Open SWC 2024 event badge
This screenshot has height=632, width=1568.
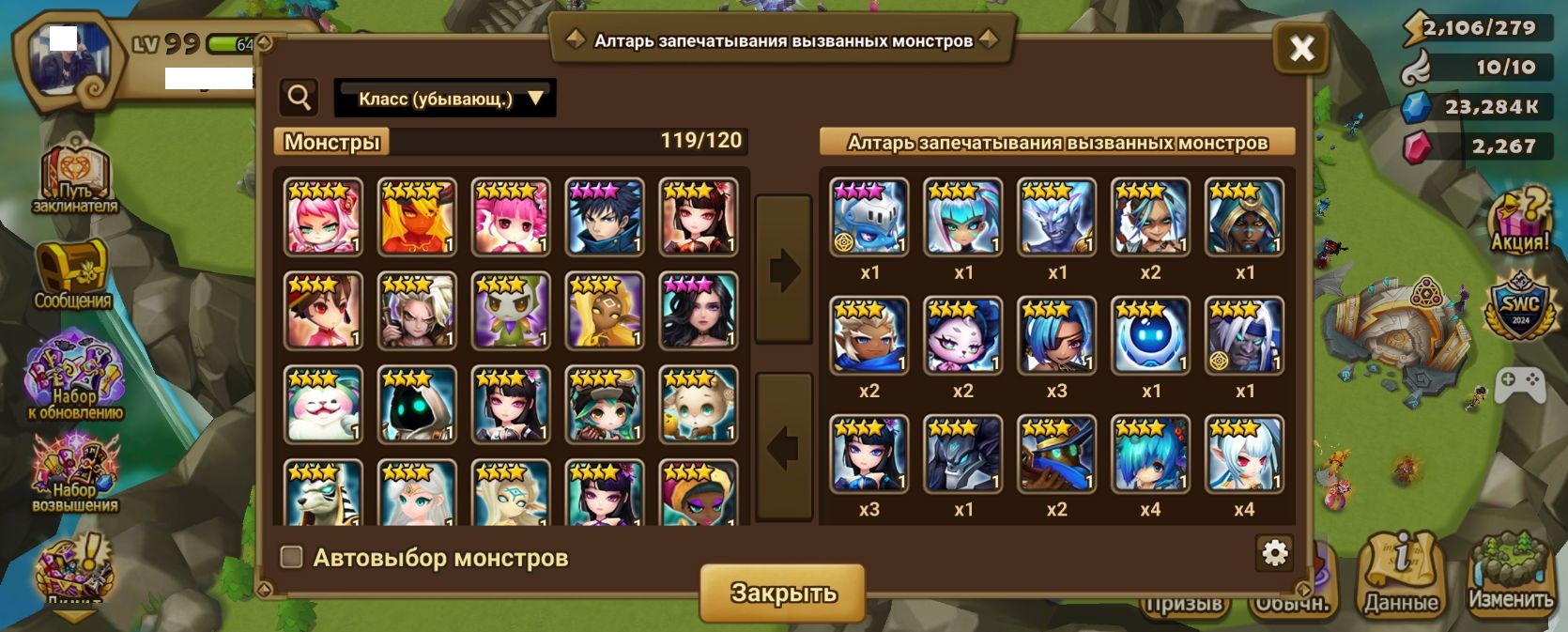[1519, 306]
